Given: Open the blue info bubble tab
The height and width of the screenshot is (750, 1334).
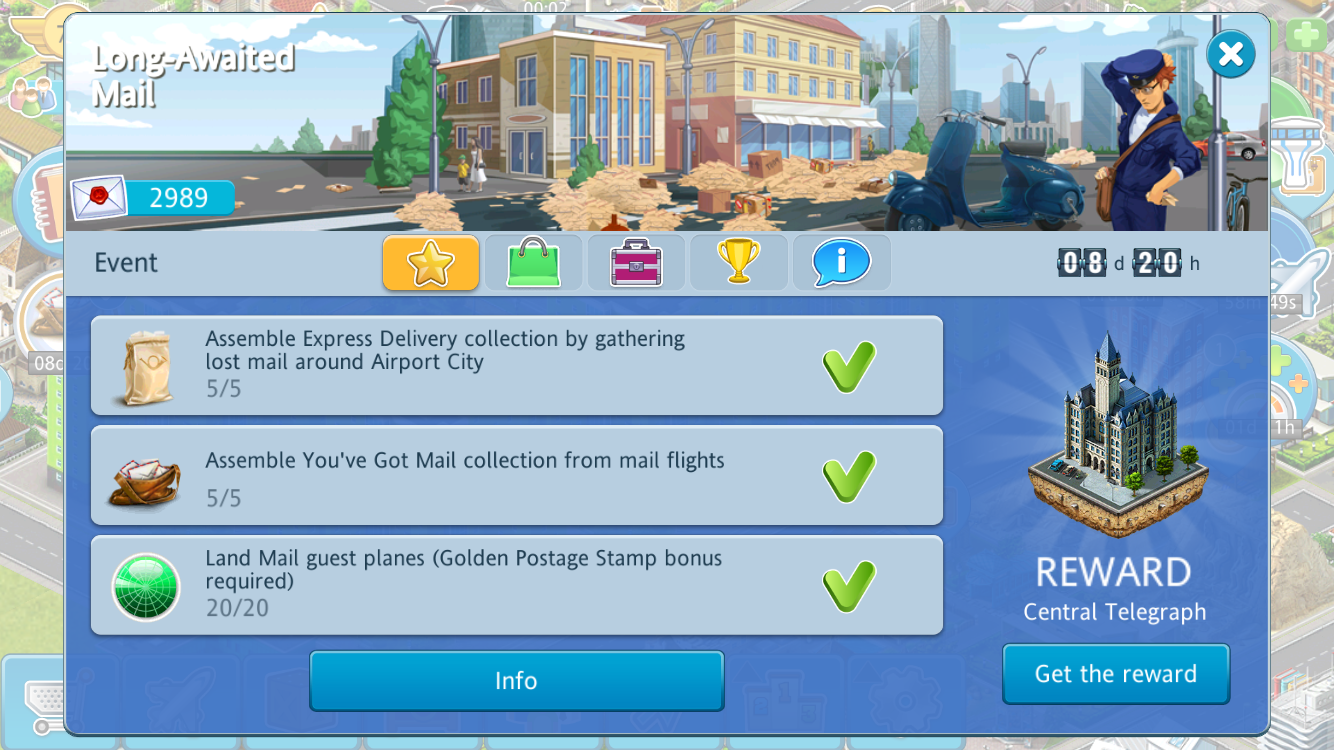Looking at the screenshot, I should pos(841,263).
